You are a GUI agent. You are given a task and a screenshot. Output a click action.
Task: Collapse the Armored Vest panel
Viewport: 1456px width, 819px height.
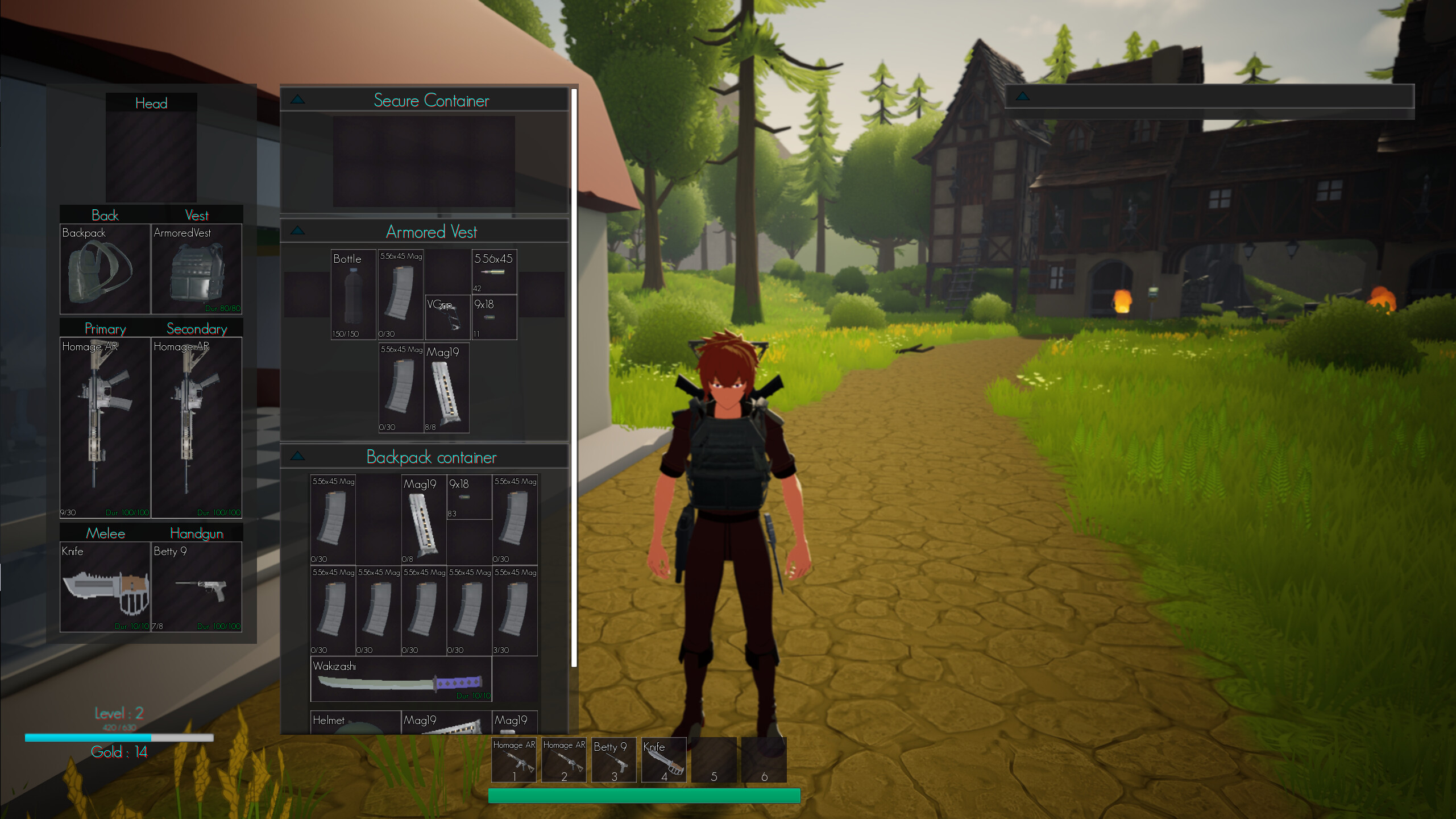coord(297,229)
